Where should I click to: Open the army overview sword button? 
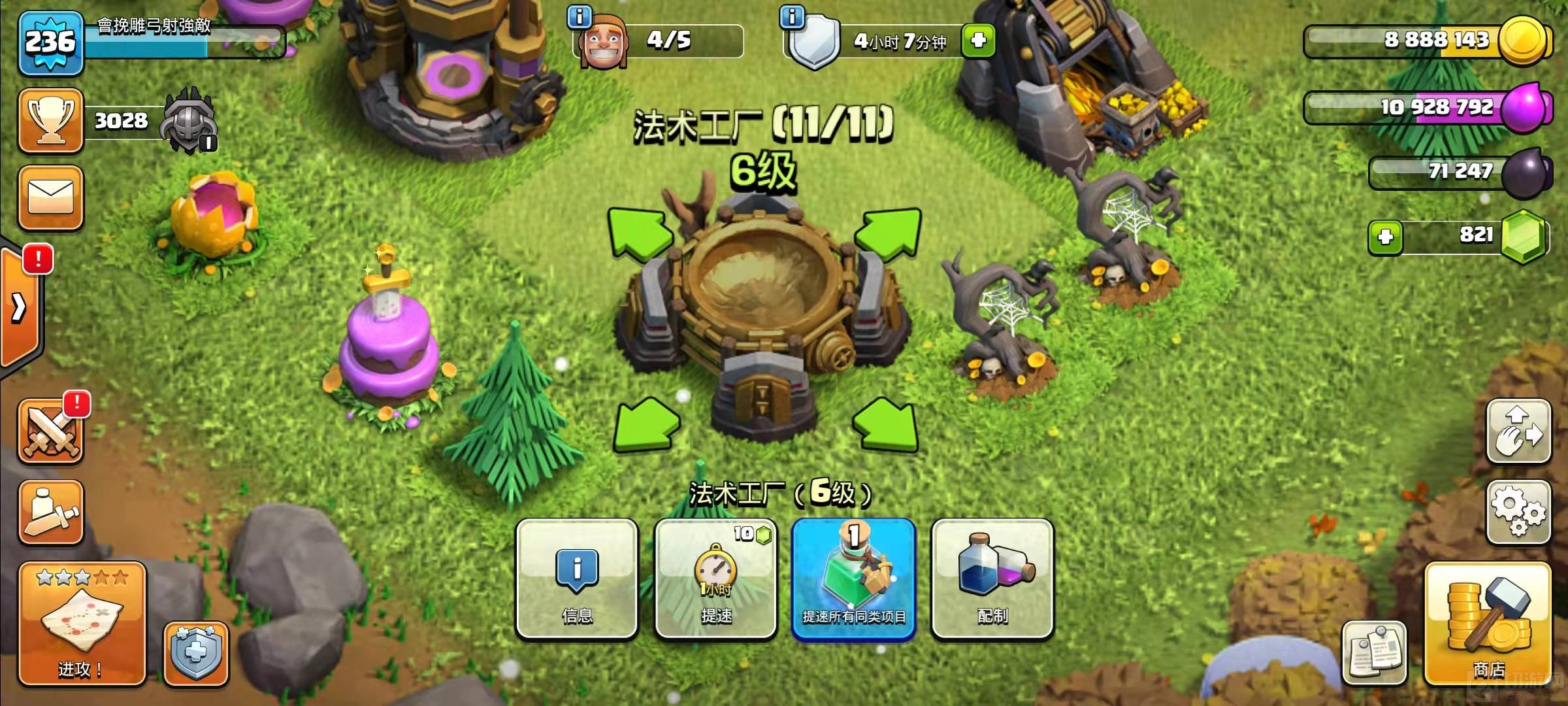pos(51,512)
